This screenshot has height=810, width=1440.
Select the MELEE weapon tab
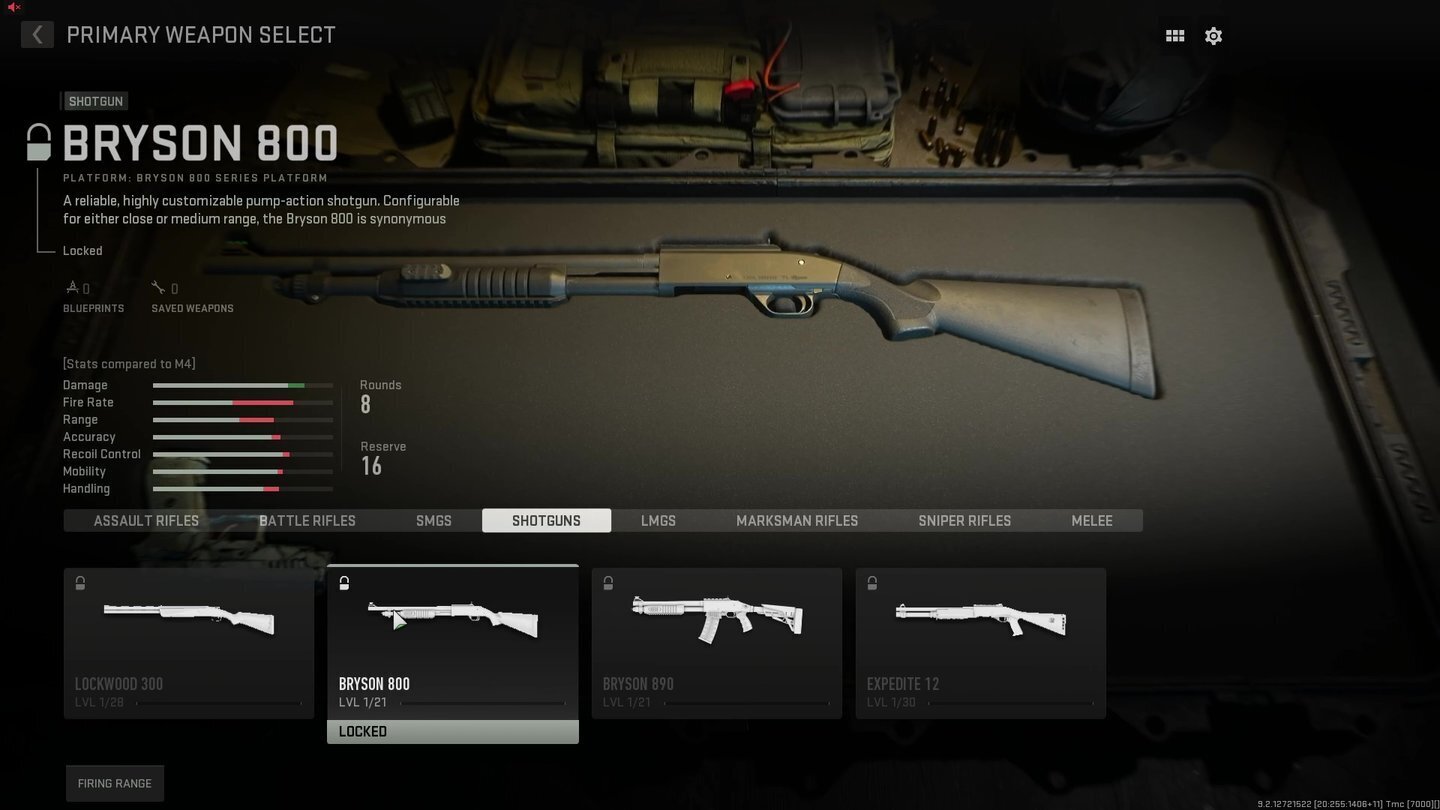(1091, 520)
